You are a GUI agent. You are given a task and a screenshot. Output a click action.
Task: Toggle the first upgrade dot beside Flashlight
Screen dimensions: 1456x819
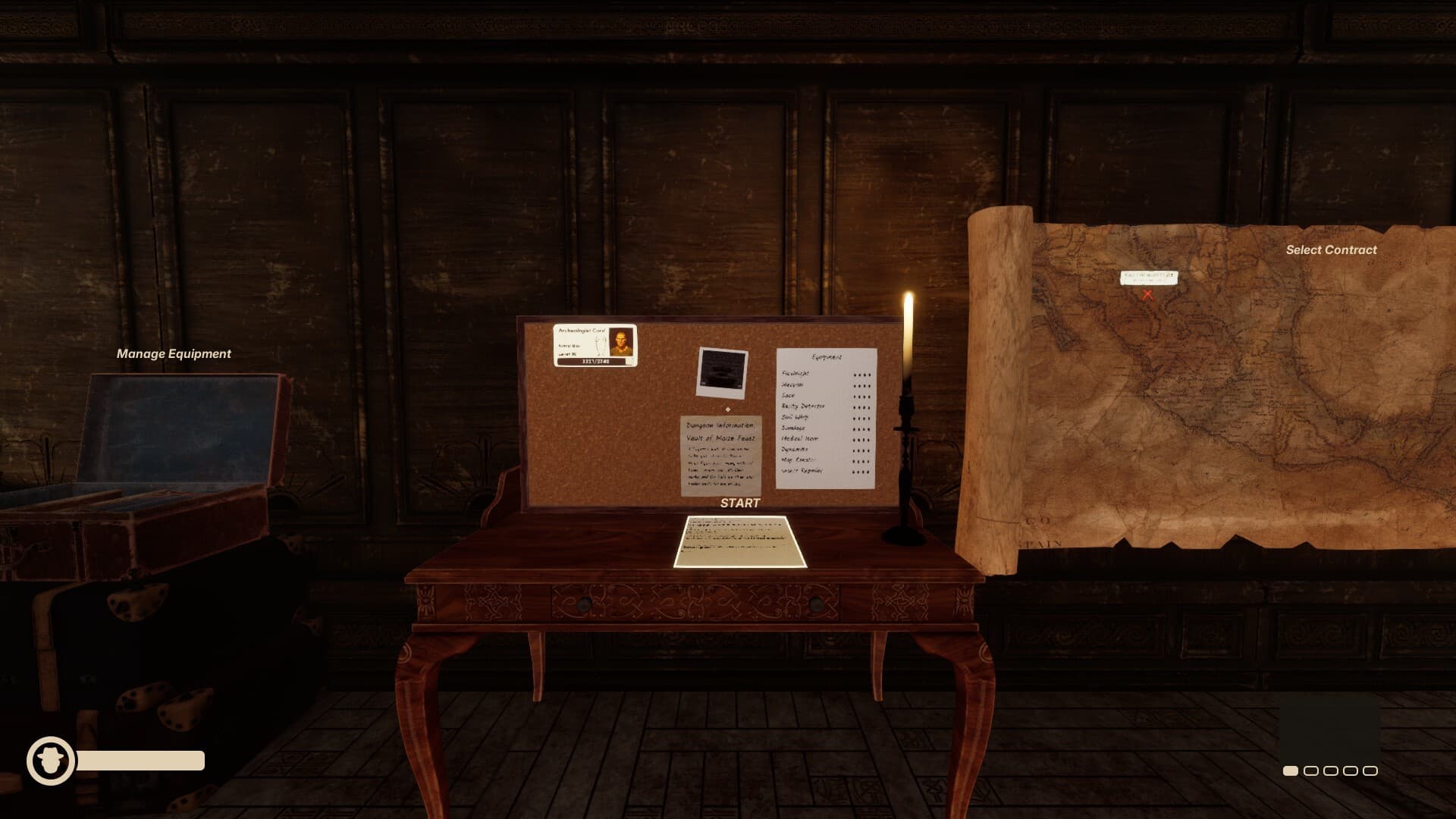[x=855, y=374]
